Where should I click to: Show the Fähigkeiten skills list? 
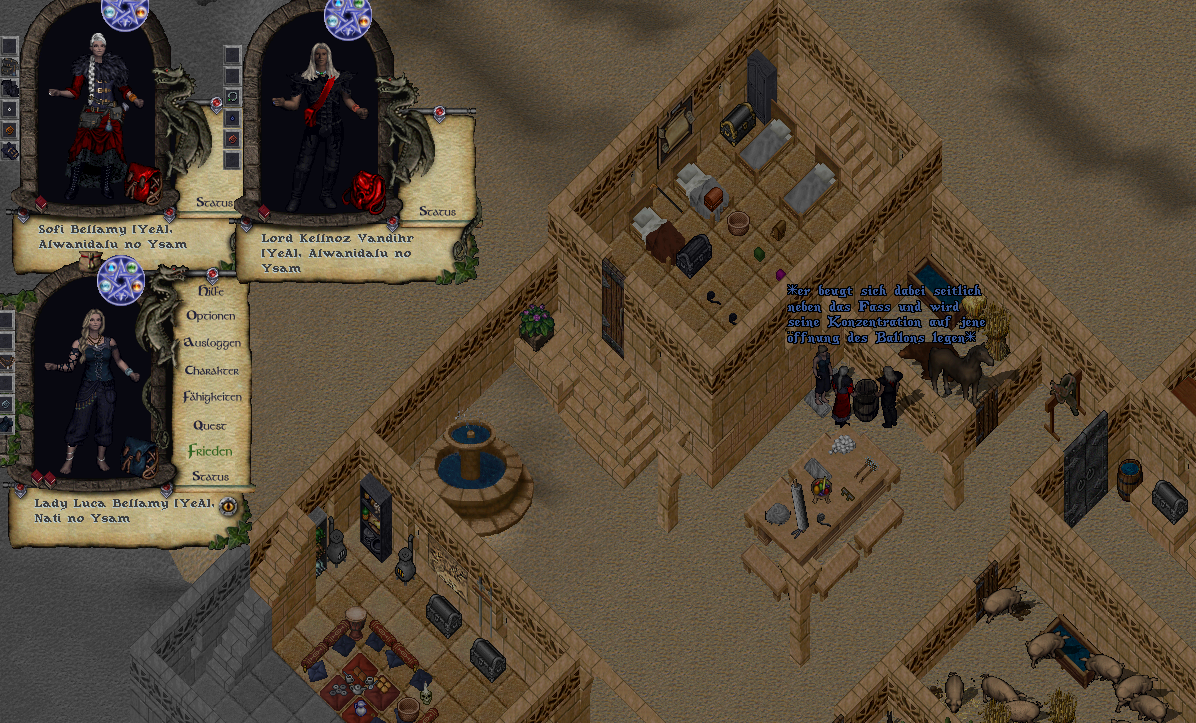pos(212,397)
